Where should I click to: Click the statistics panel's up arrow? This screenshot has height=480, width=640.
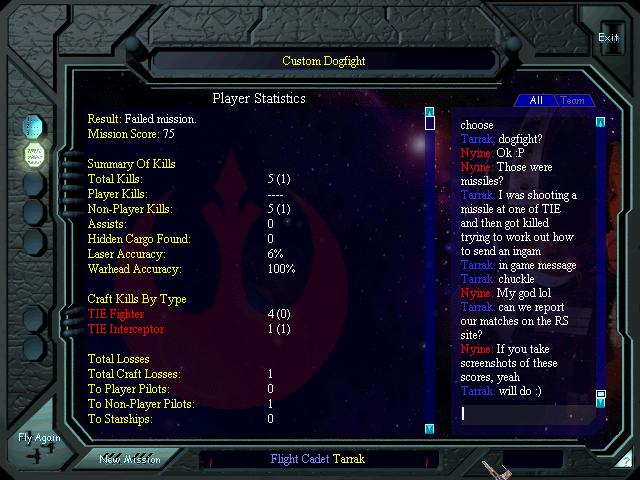point(429,112)
